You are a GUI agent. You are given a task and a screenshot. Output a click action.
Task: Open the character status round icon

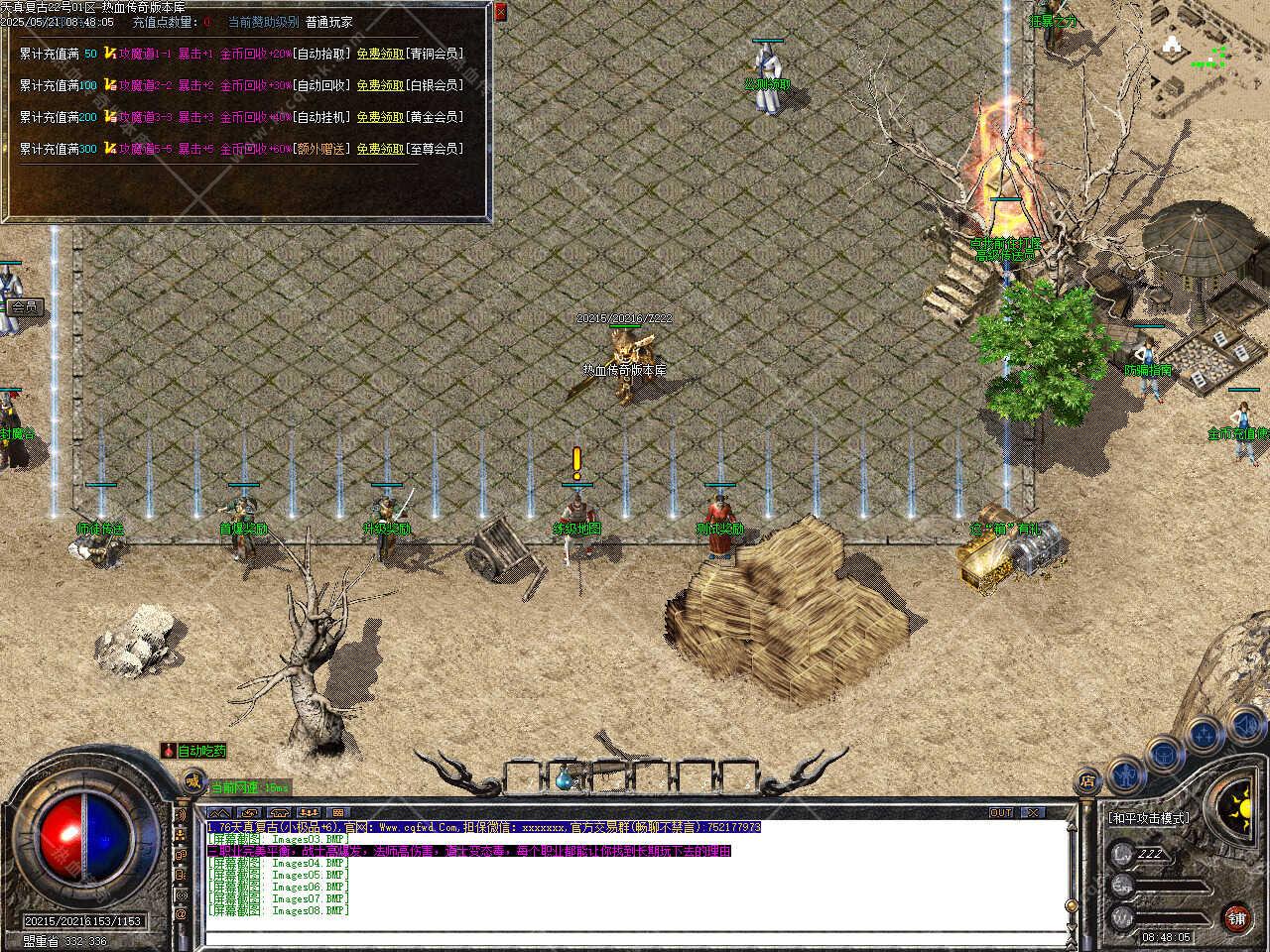[1125, 773]
